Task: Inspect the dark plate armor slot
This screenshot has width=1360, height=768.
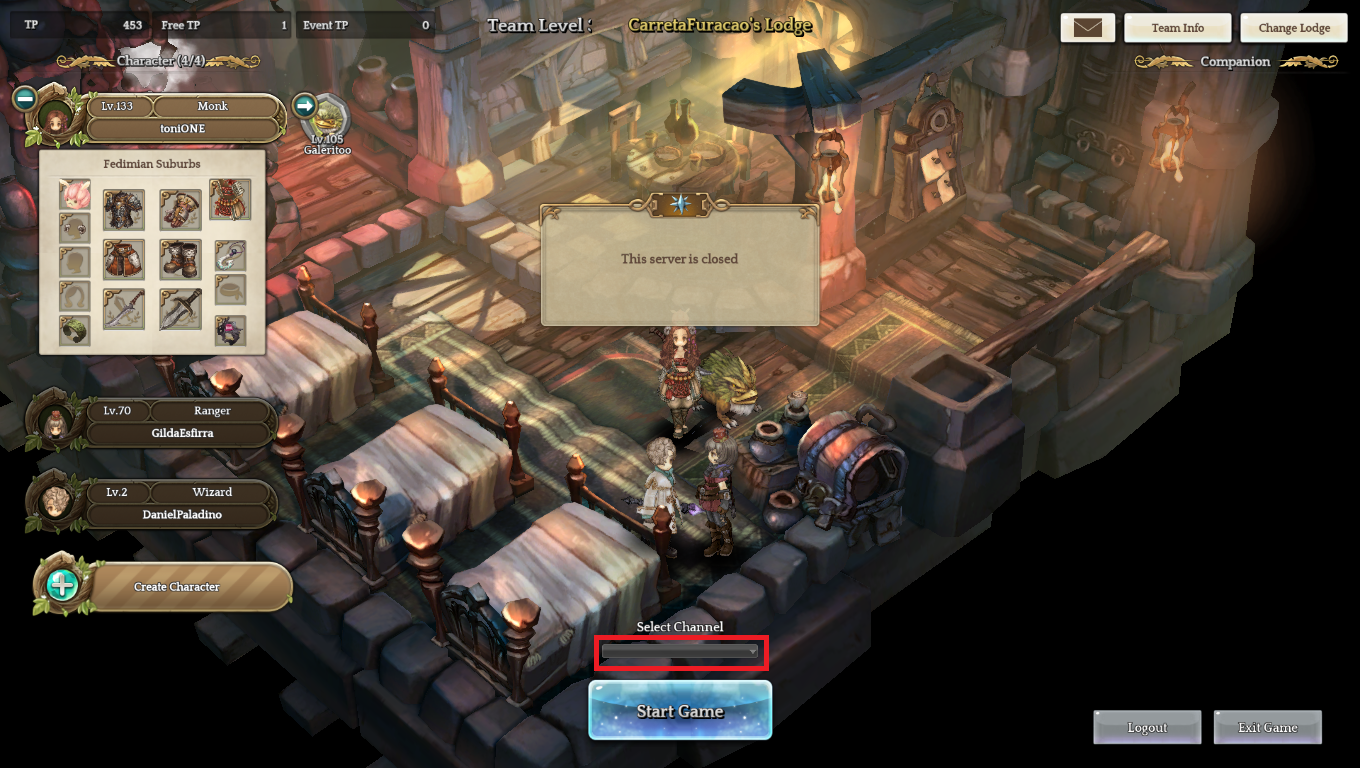Action: (x=124, y=210)
